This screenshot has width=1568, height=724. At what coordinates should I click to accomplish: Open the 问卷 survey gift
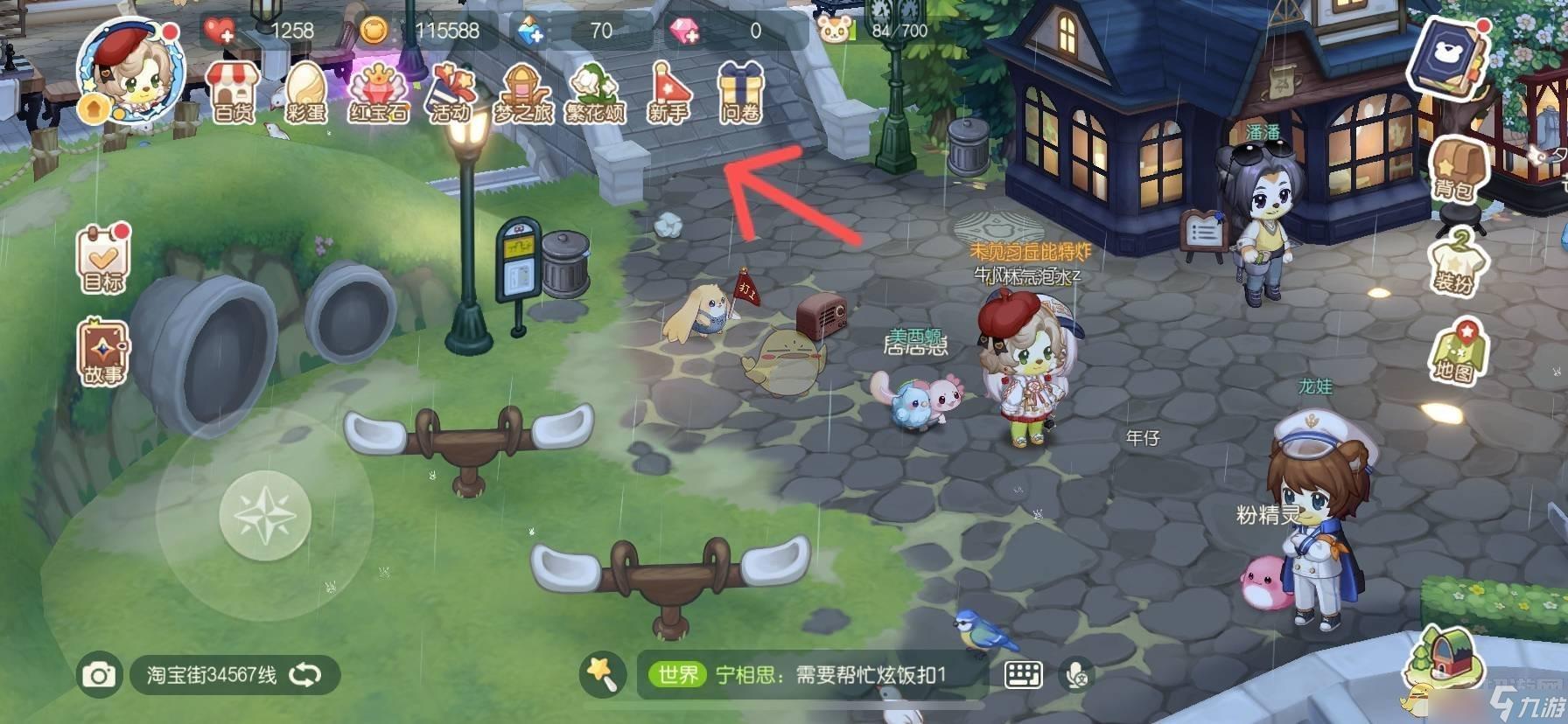740,91
